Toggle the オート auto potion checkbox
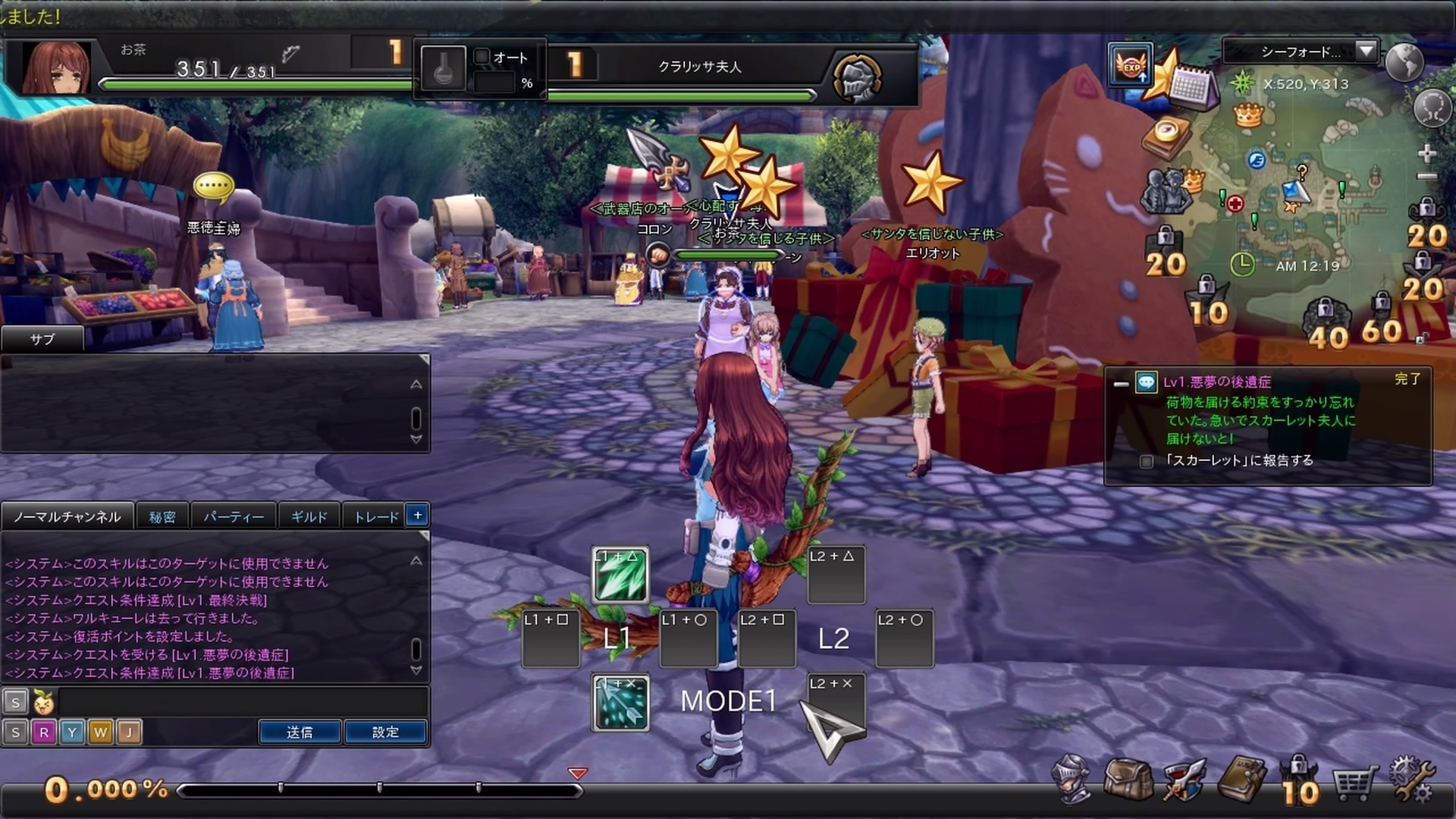 (x=482, y=56)
